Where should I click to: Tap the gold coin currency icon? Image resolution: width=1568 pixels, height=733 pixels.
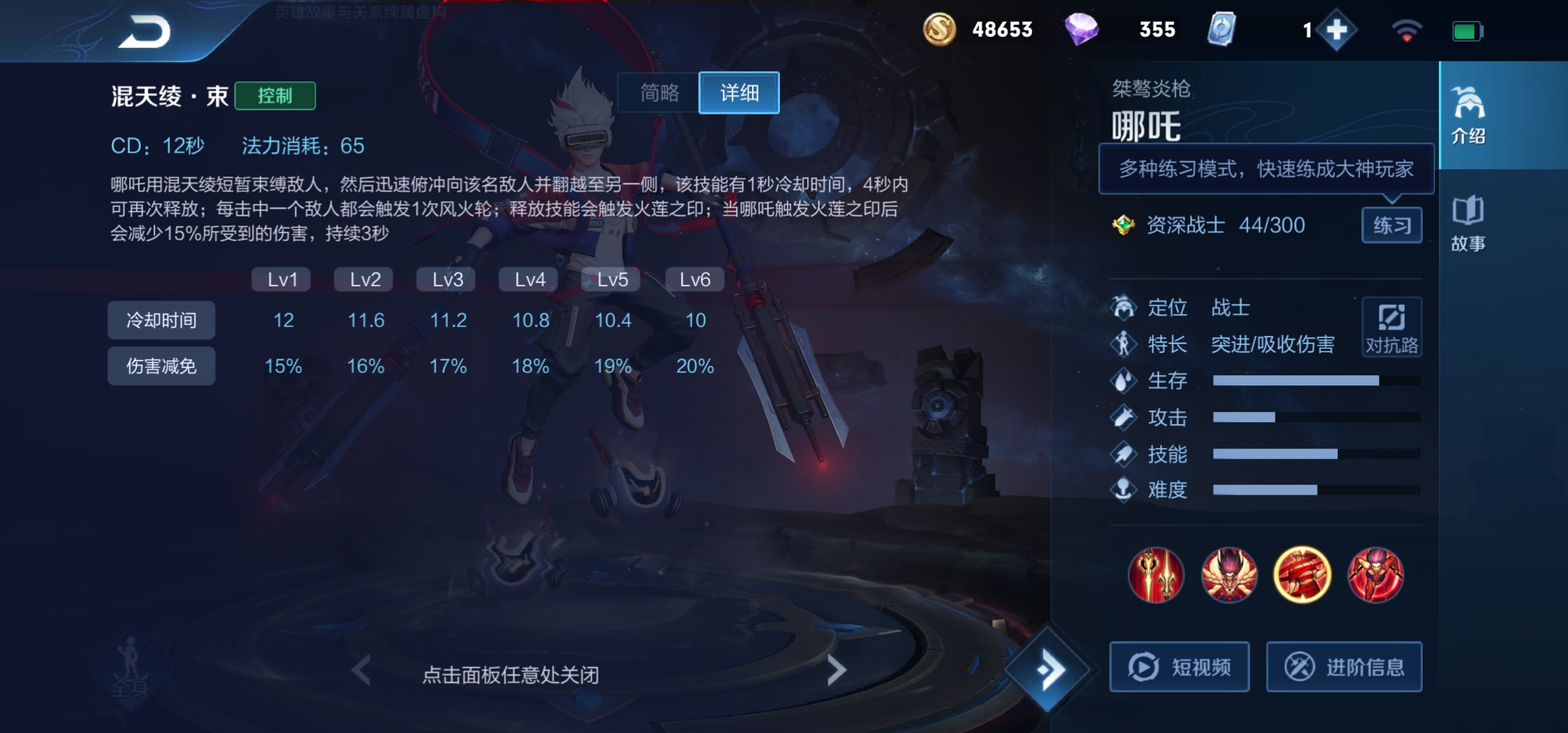click(x=939, y=29)
